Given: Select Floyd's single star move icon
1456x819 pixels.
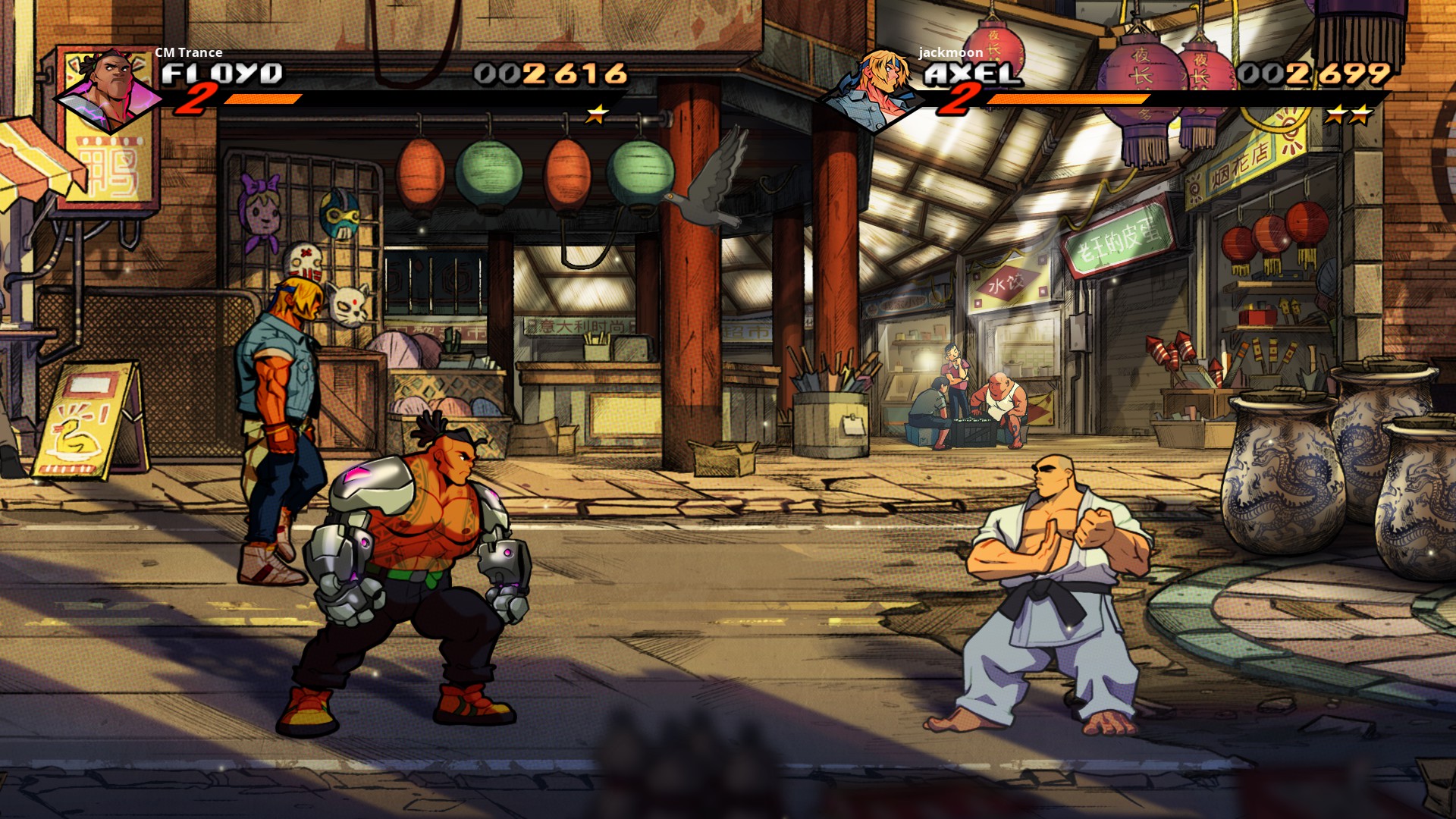Looking at the screenshot, I should click(x=598, y=115).
